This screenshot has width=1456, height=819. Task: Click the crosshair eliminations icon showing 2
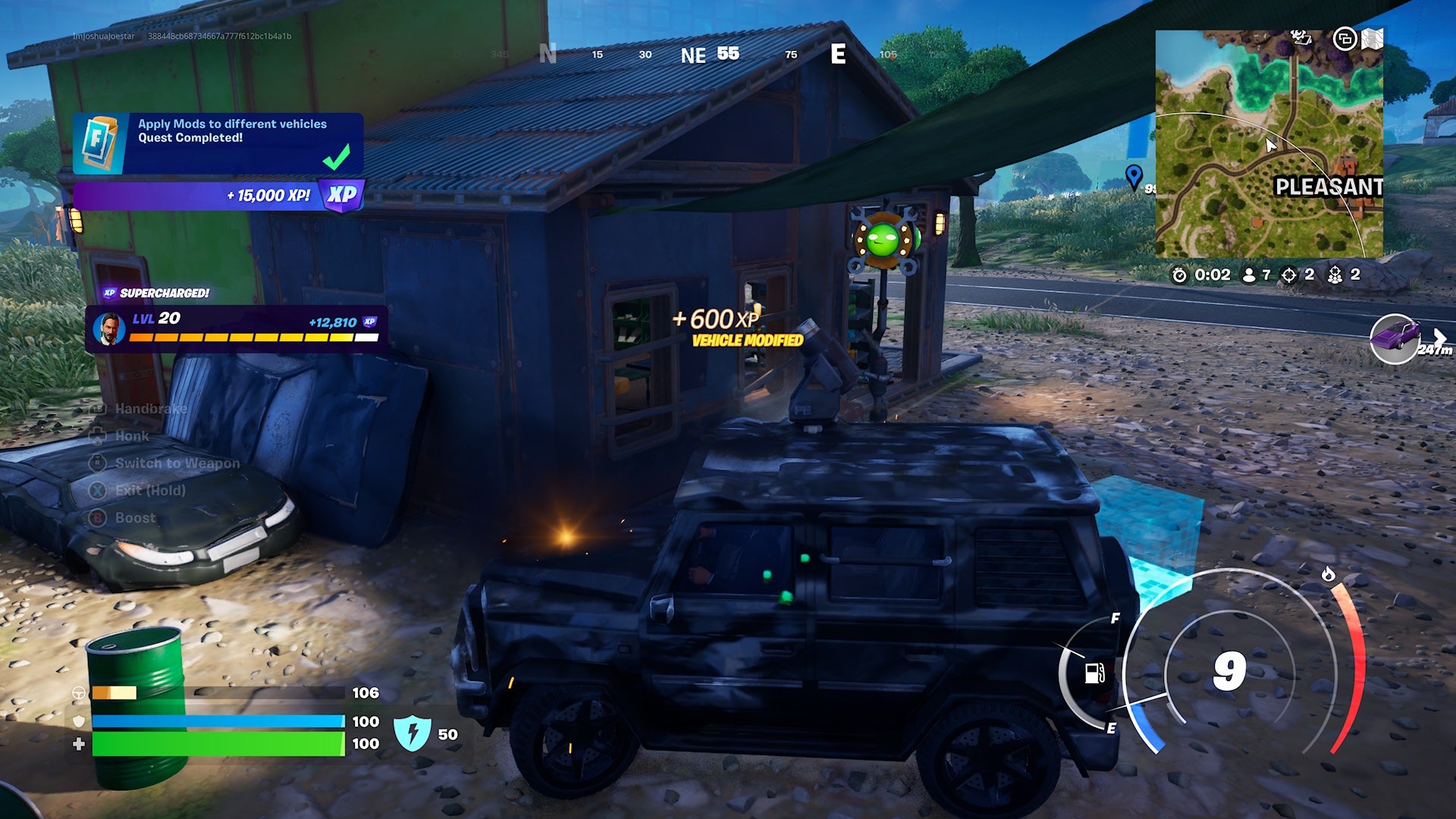[x=1289, y=275]
